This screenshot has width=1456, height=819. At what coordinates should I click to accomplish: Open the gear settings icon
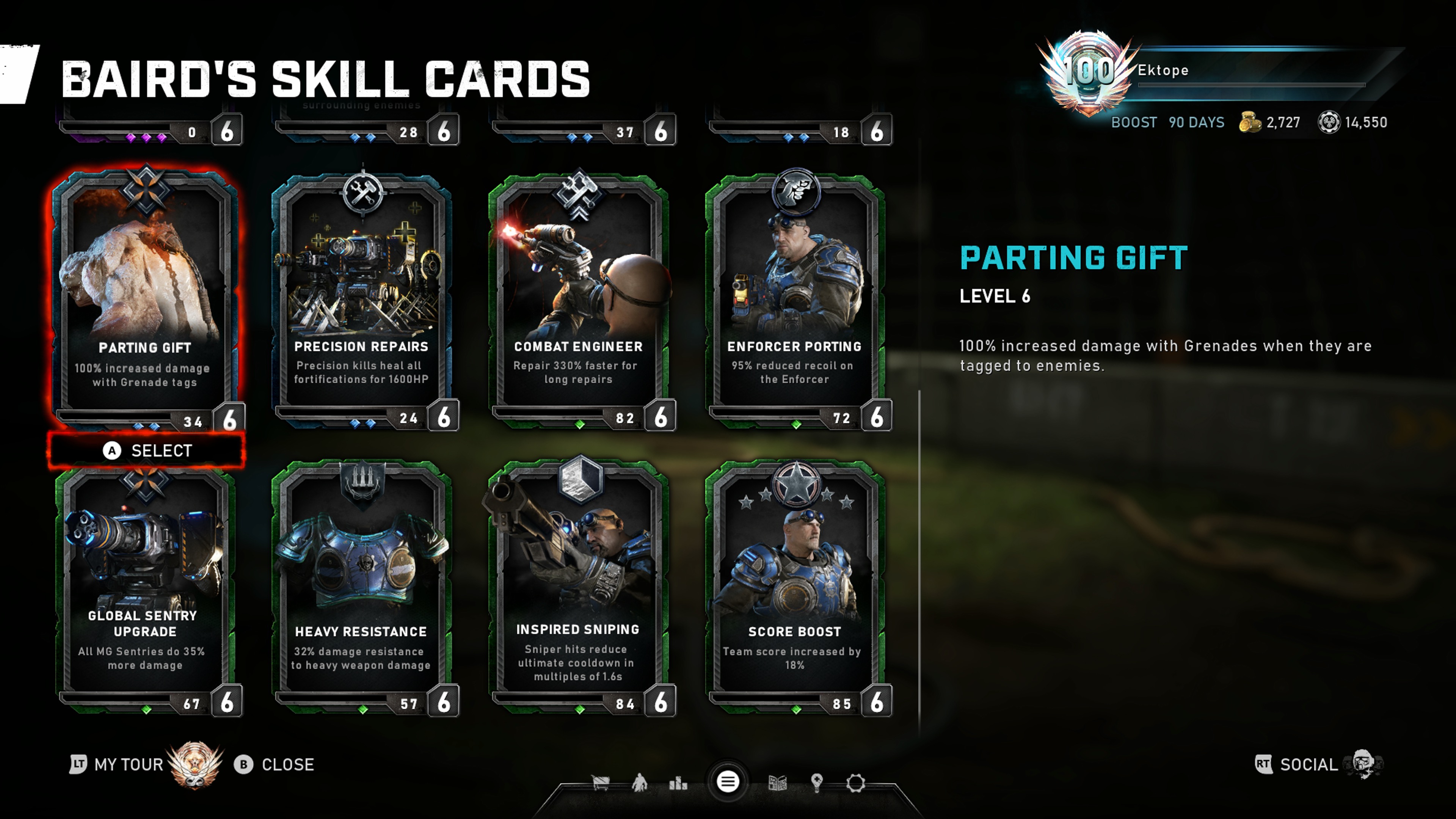point(856,783)
